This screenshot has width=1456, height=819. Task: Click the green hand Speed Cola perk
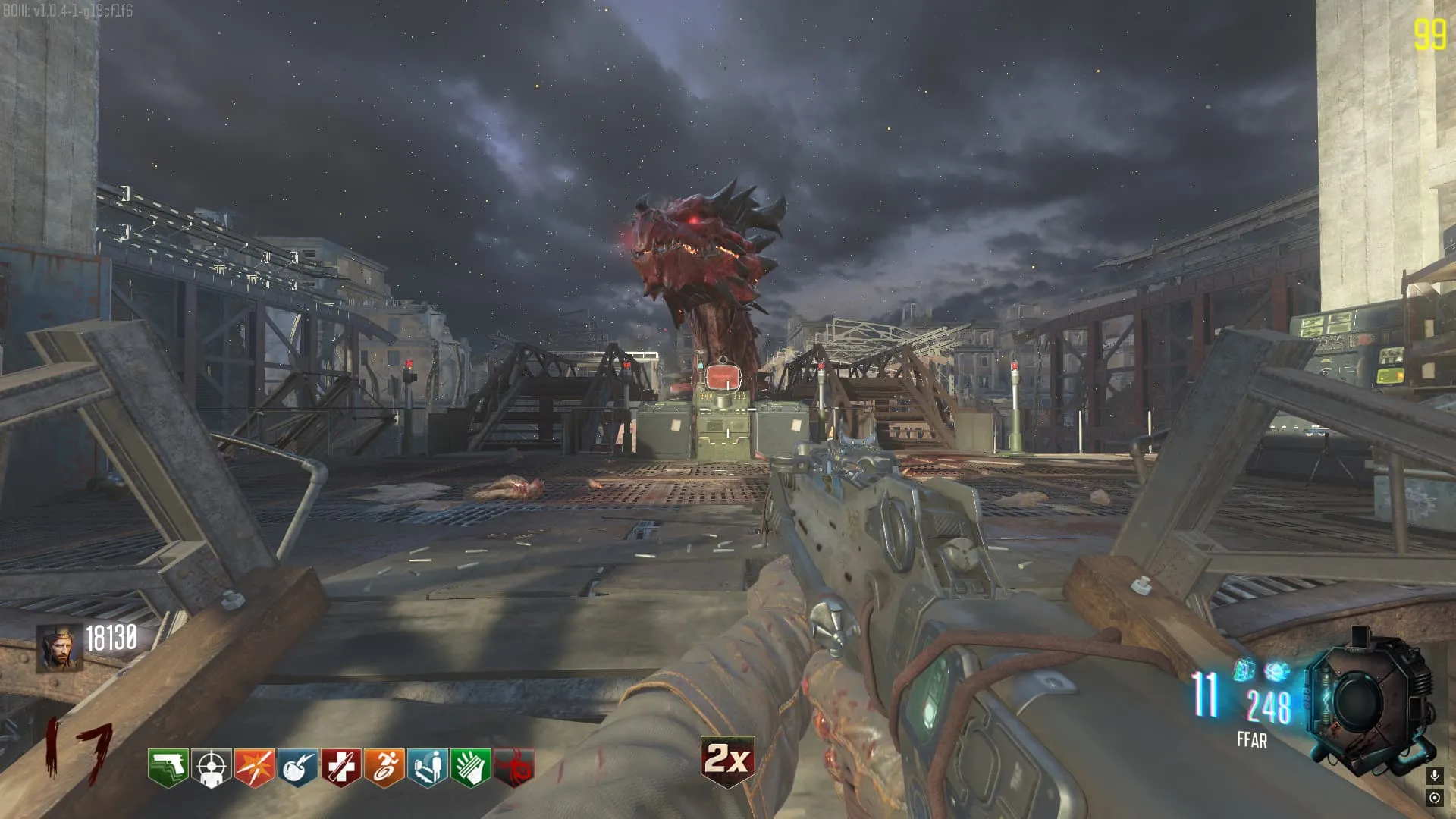[470, 767]
